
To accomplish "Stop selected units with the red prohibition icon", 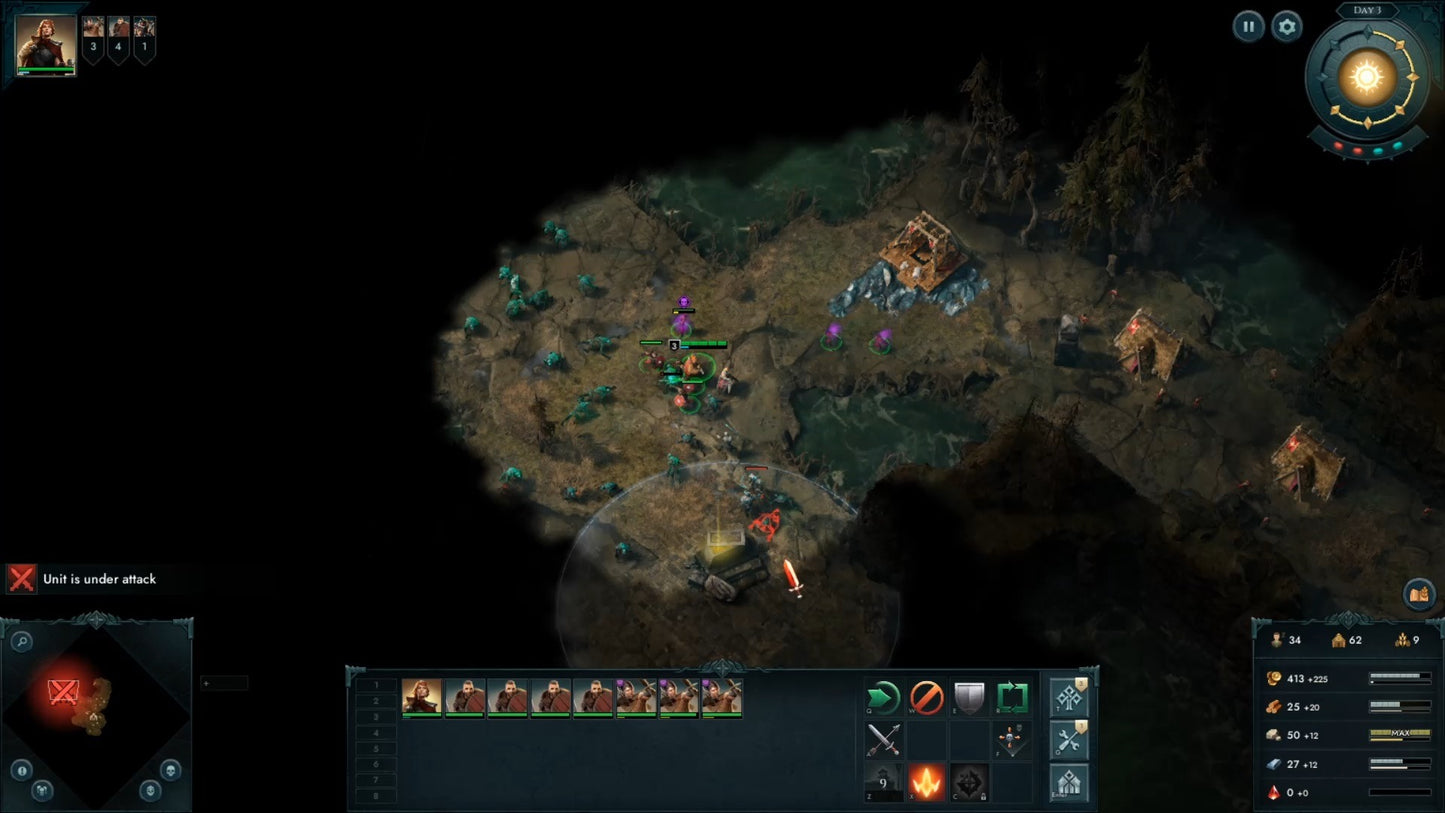I will pos(926,698).
